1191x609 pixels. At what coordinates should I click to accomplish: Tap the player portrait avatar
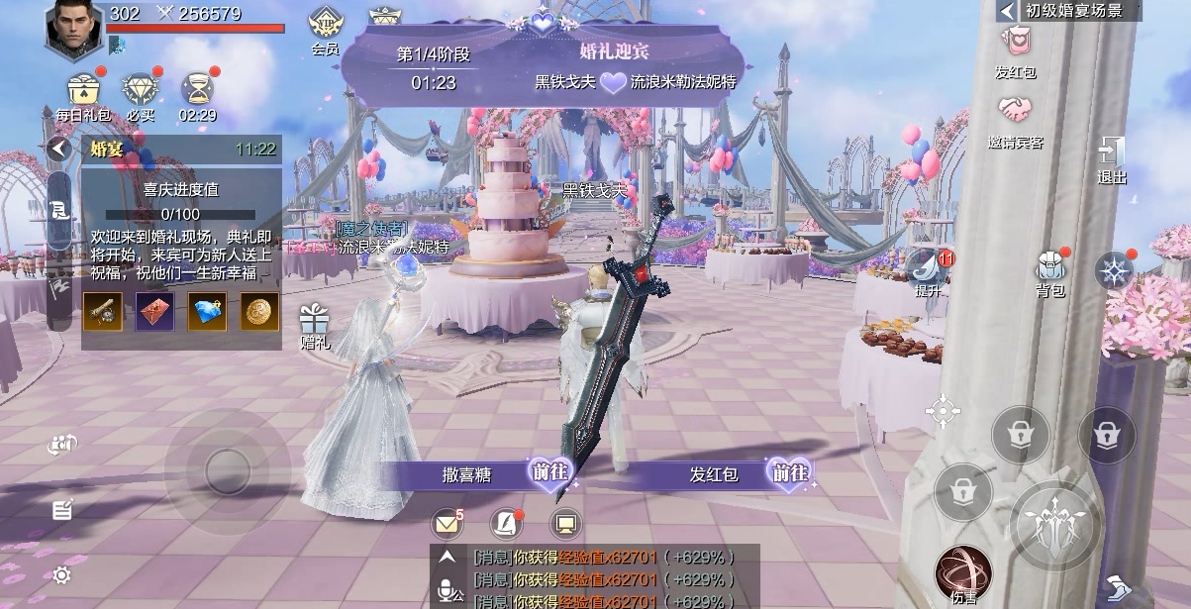point(74,30)
